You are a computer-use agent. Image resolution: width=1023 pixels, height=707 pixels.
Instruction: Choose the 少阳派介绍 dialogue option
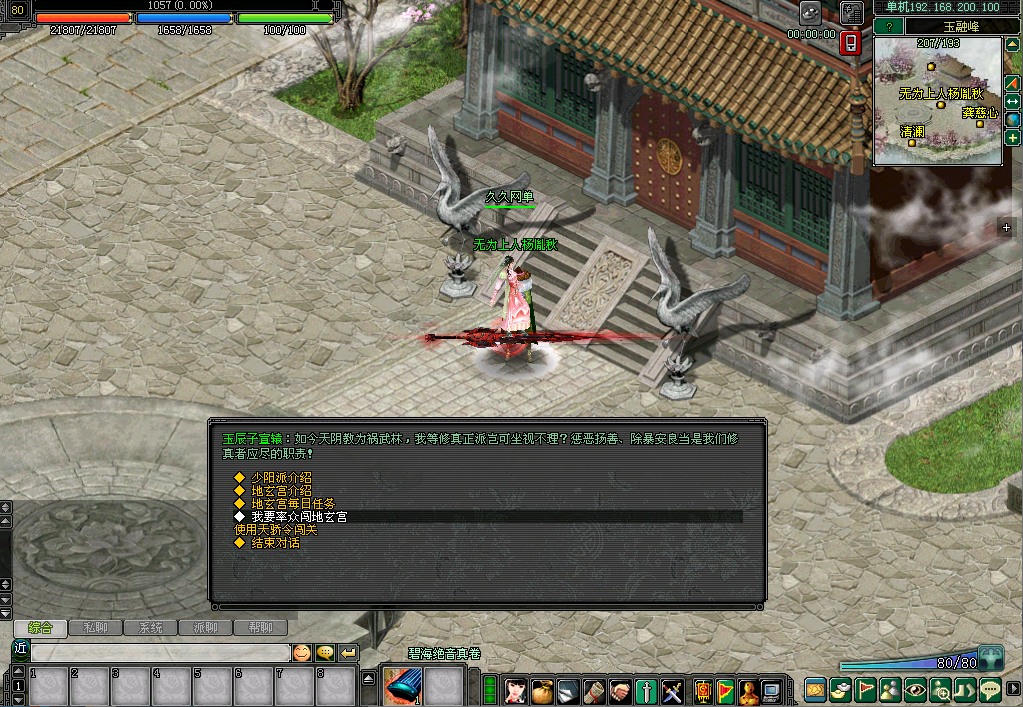(280, 478)
